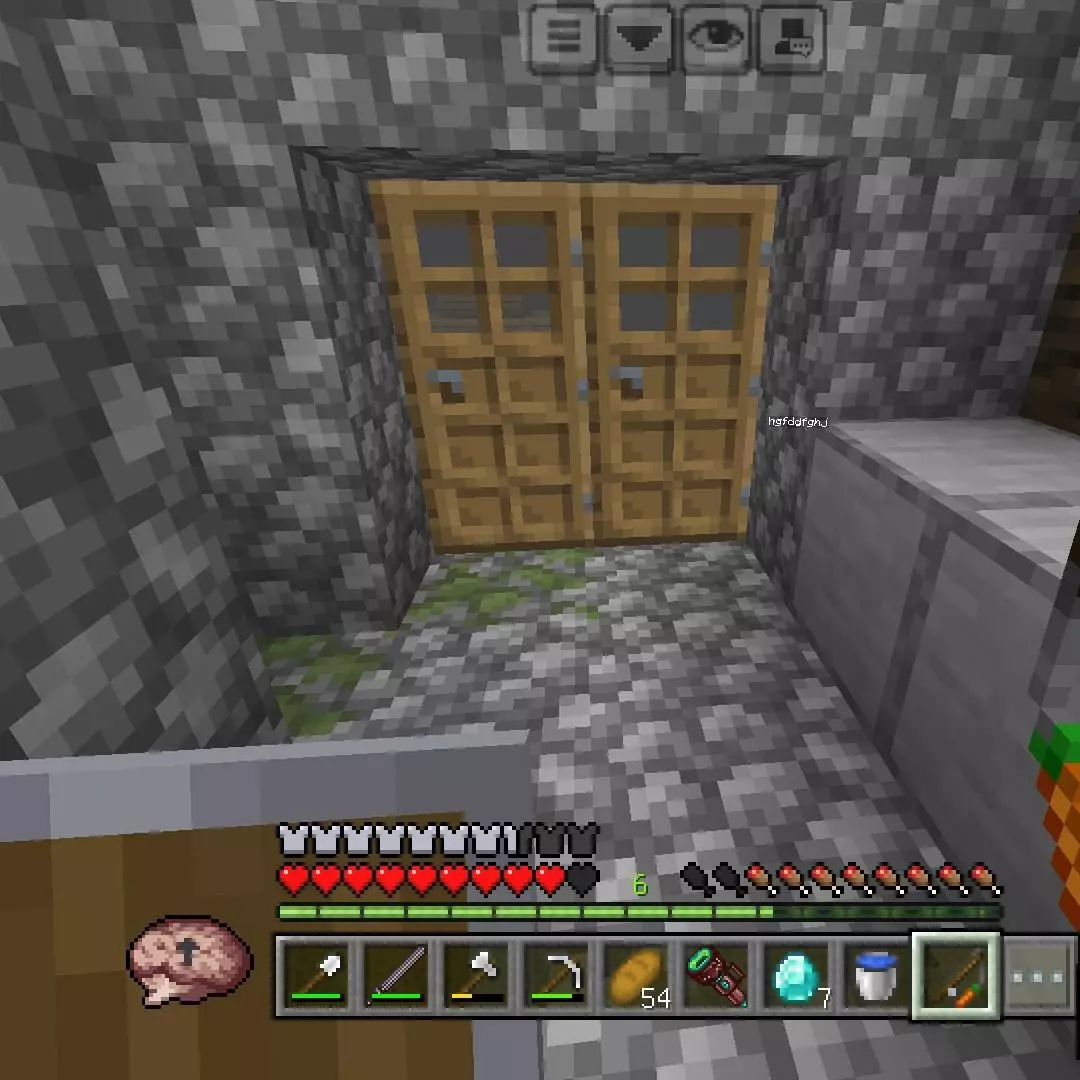The image size is (1080, 1080).
Task: Choose the diamonds stack slot
Action: tap(797, 976)
